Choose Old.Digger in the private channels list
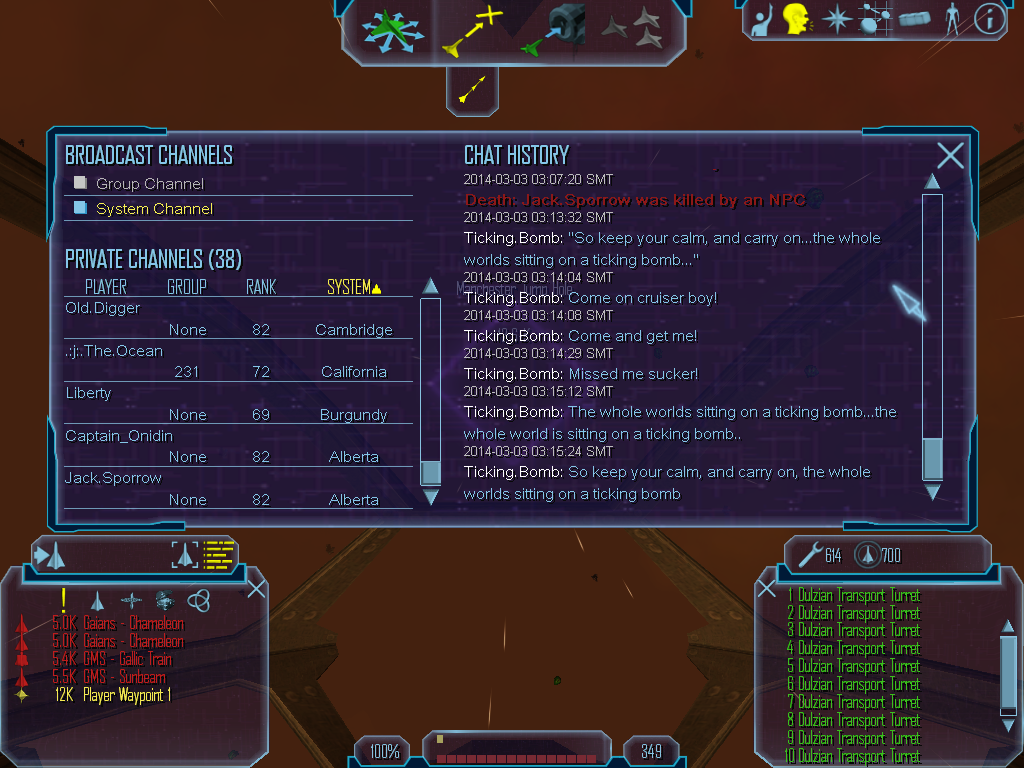The height and width of the screenshot is (768, 1024). (x=103, y=308)
